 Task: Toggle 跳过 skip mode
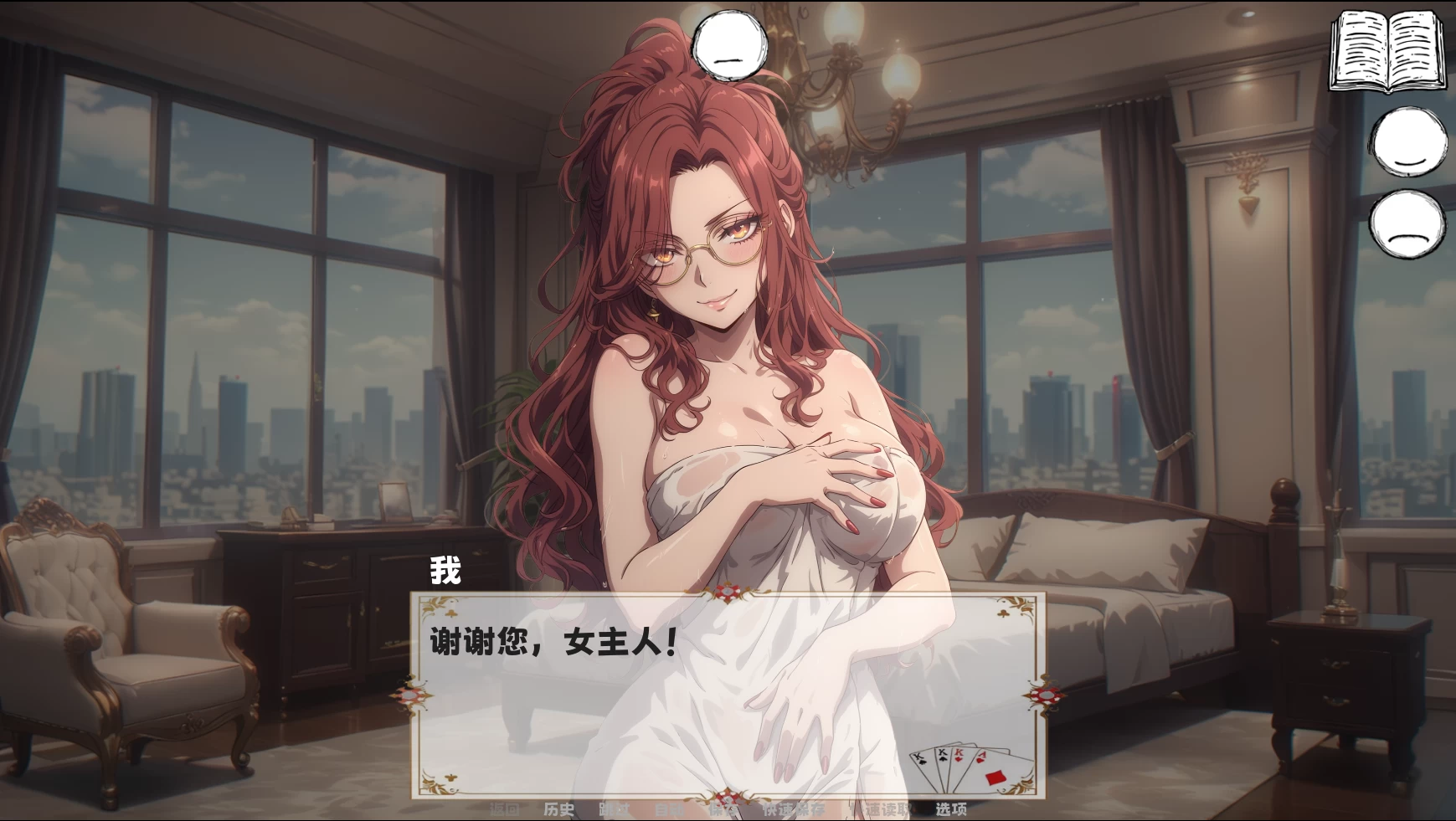coord(615,808)
